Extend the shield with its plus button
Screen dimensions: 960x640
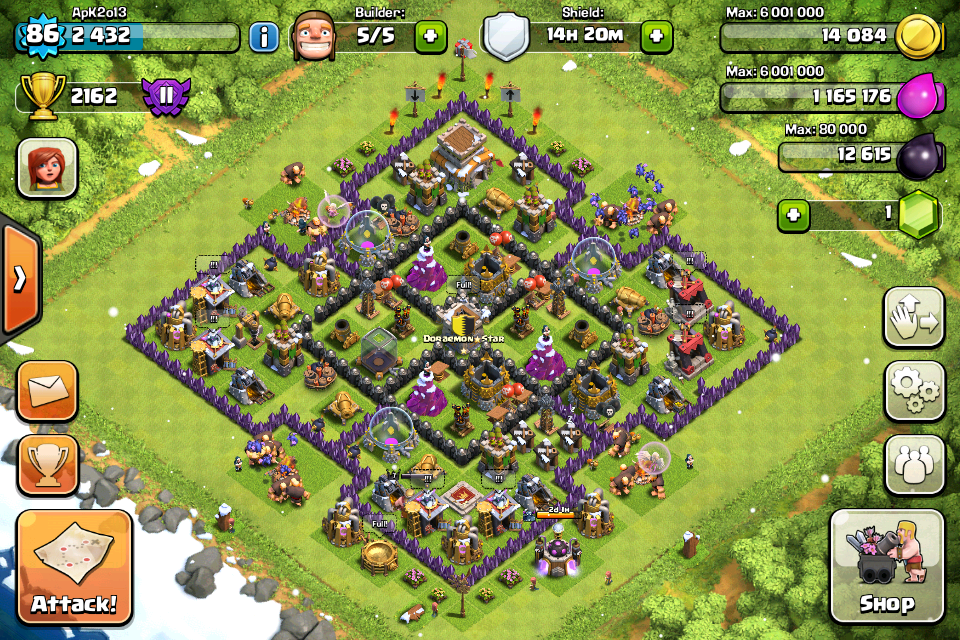click(x=656, y=38)
